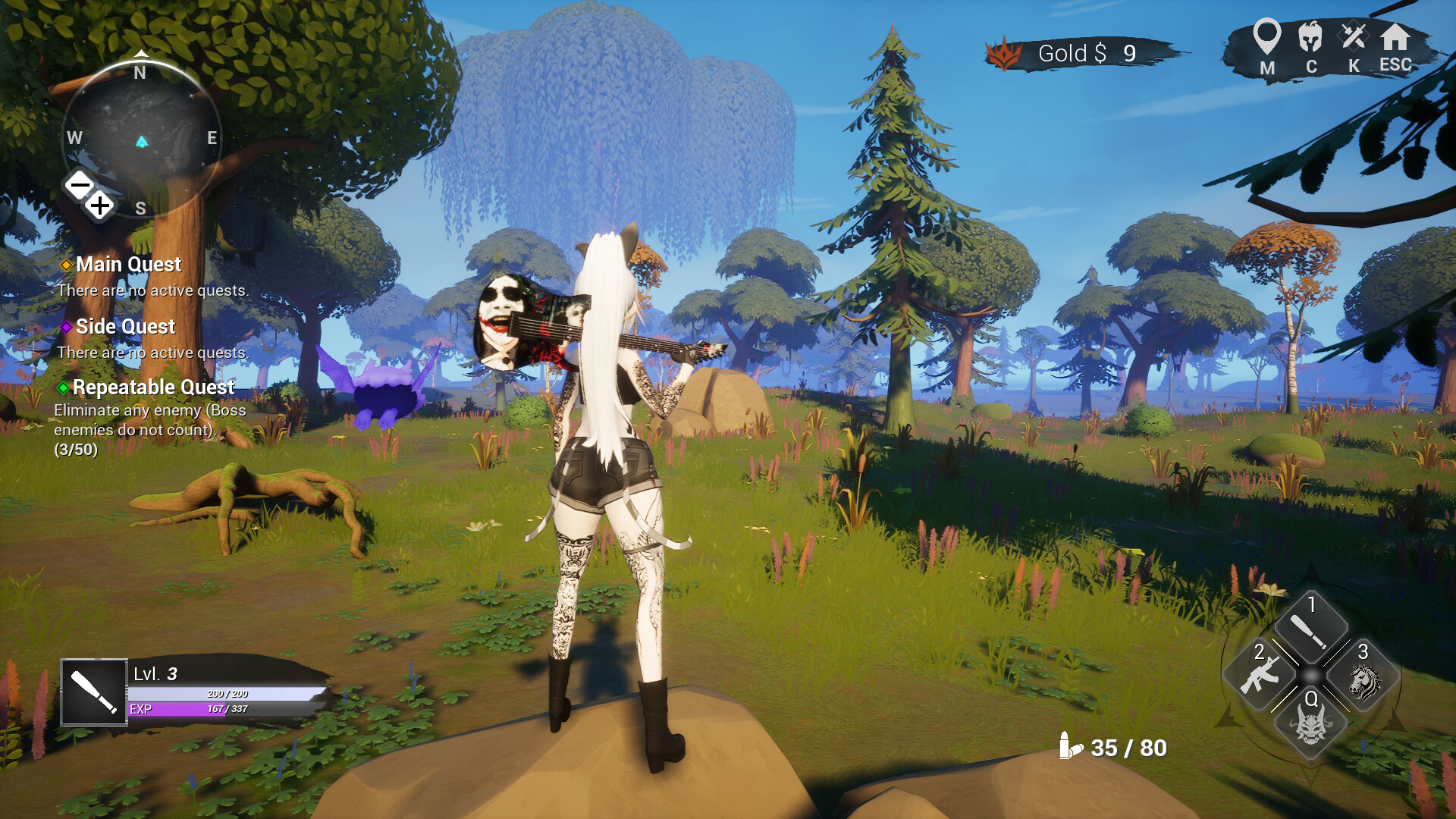Screen dimensions: 1456x819
Task: Select the baseball bat weapon slot 1
Action: 1310,629
